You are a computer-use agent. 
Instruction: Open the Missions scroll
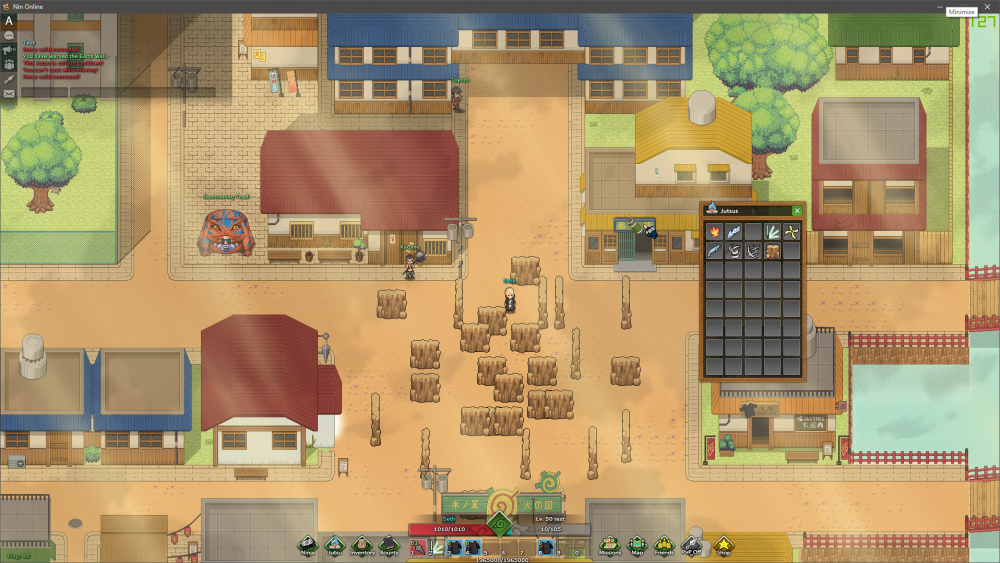coord(610,545)
